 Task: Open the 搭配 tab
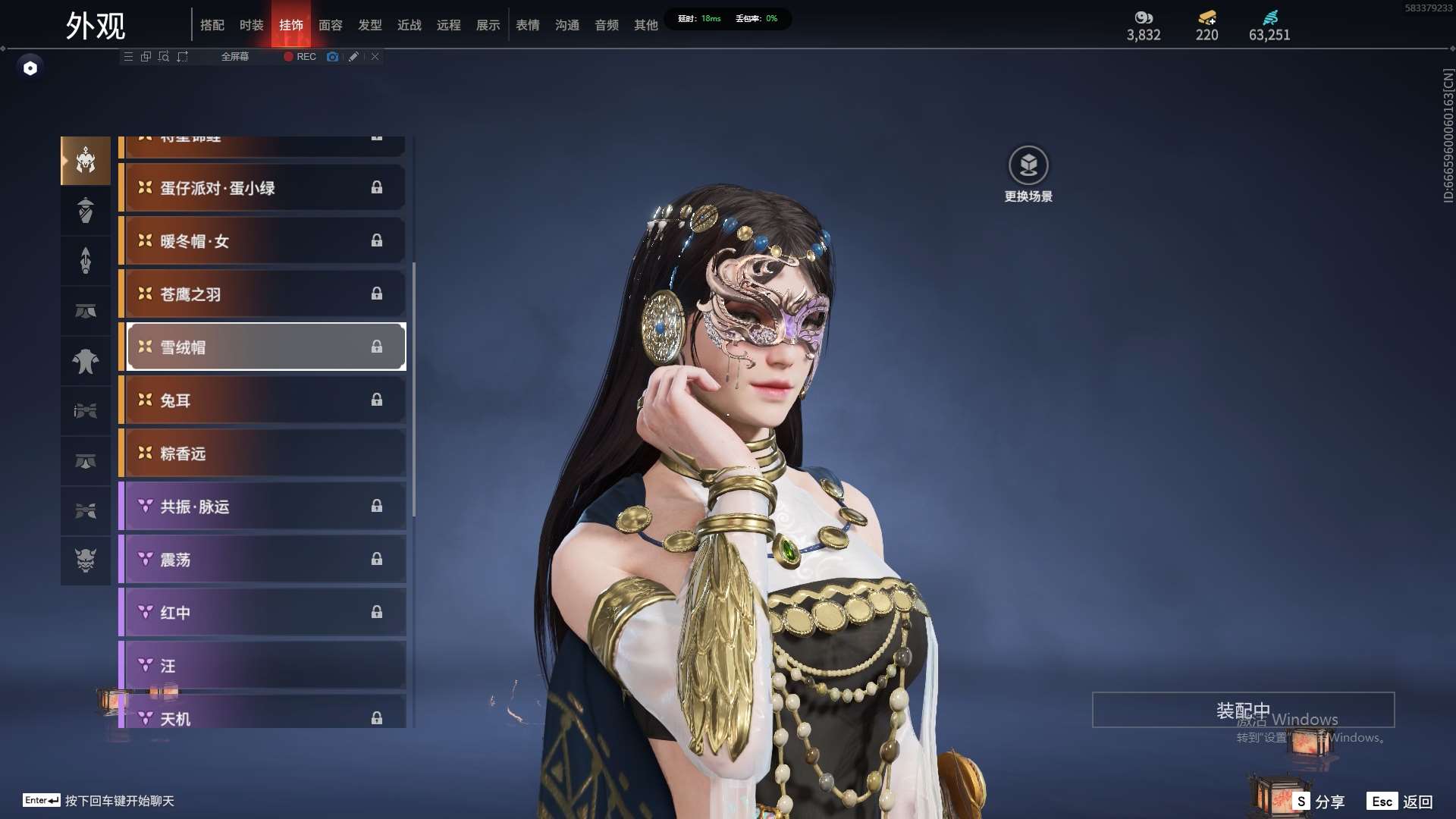pyautogui.click(x=212, y=25)
